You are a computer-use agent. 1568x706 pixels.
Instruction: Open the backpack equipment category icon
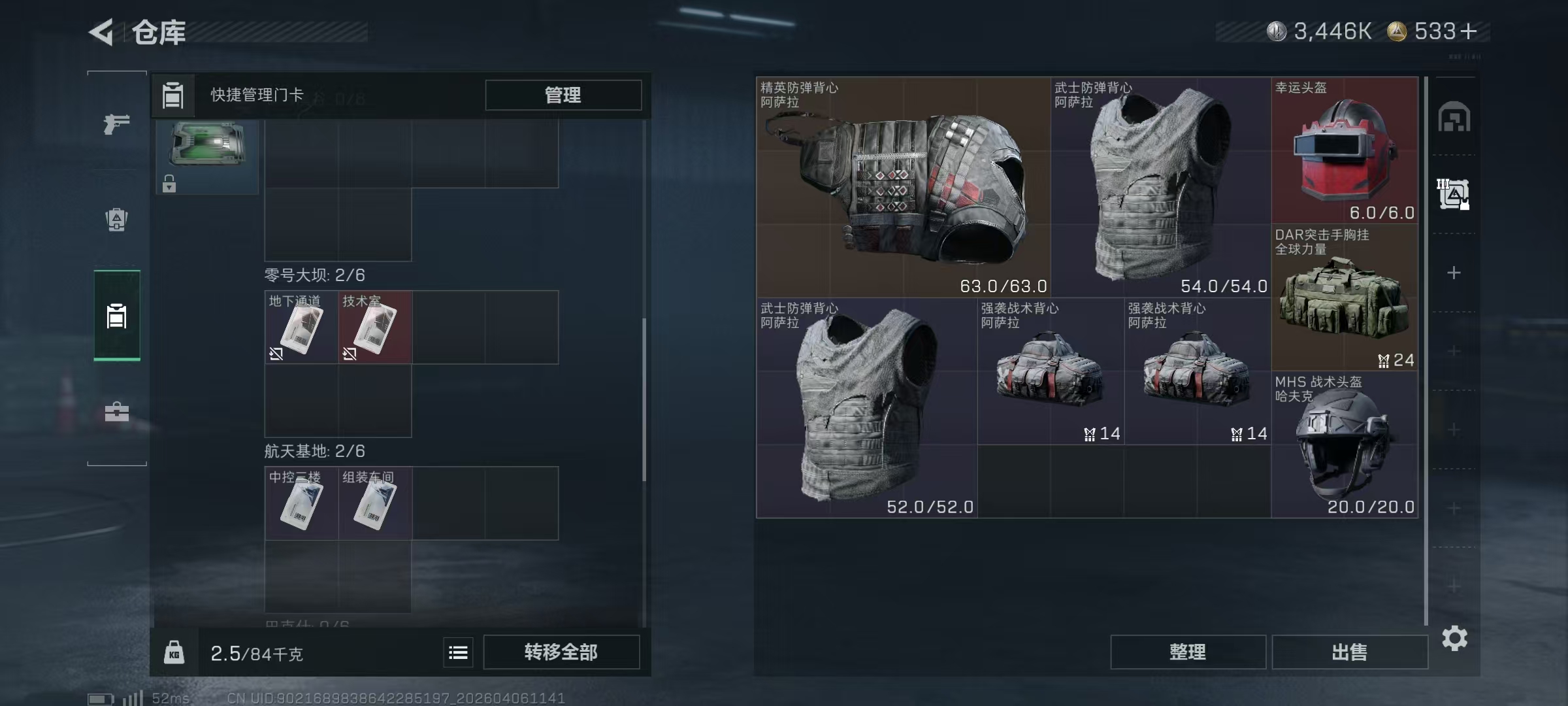tap(116, 219)
